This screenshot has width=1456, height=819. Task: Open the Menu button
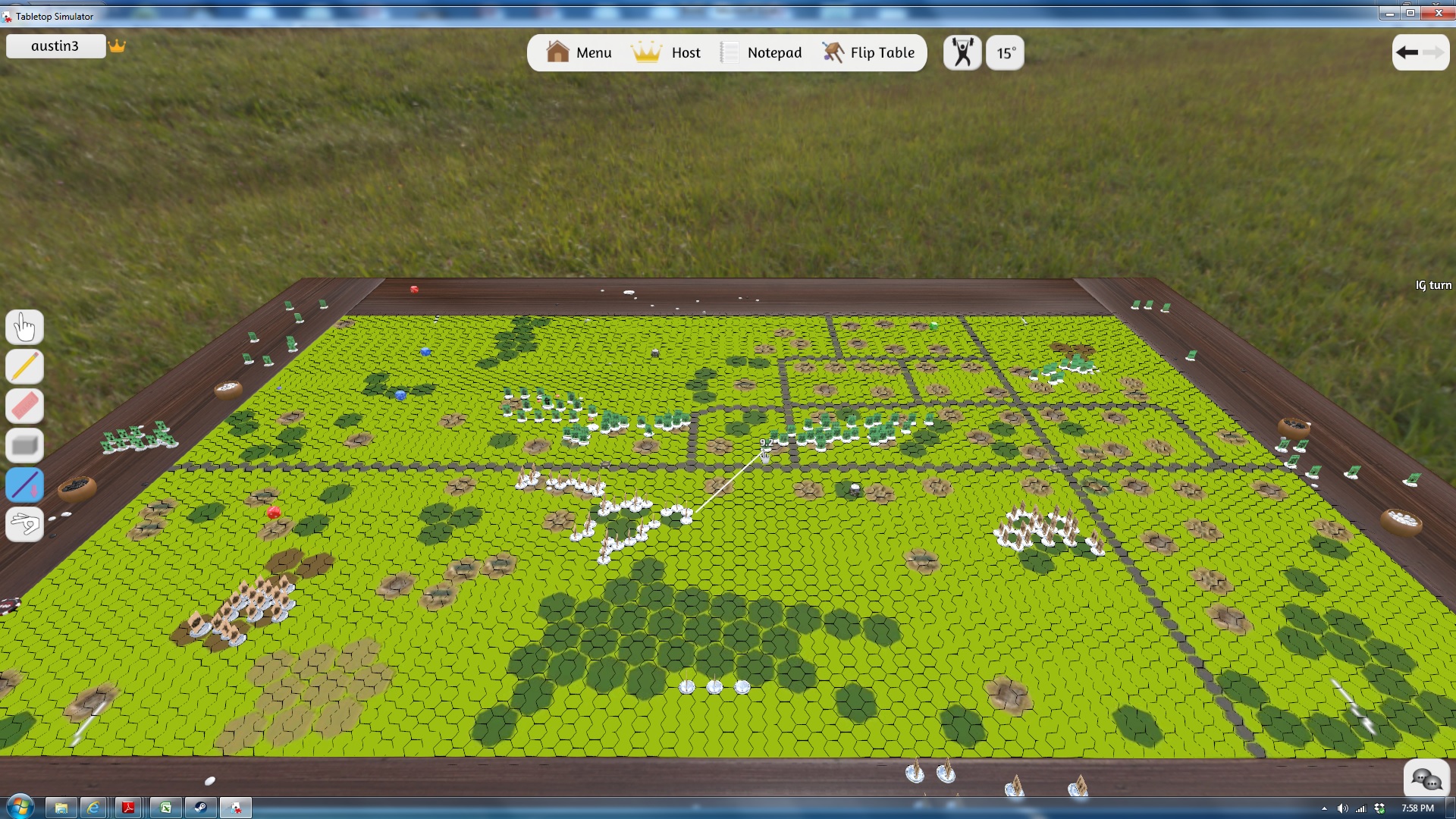point(579,53)
